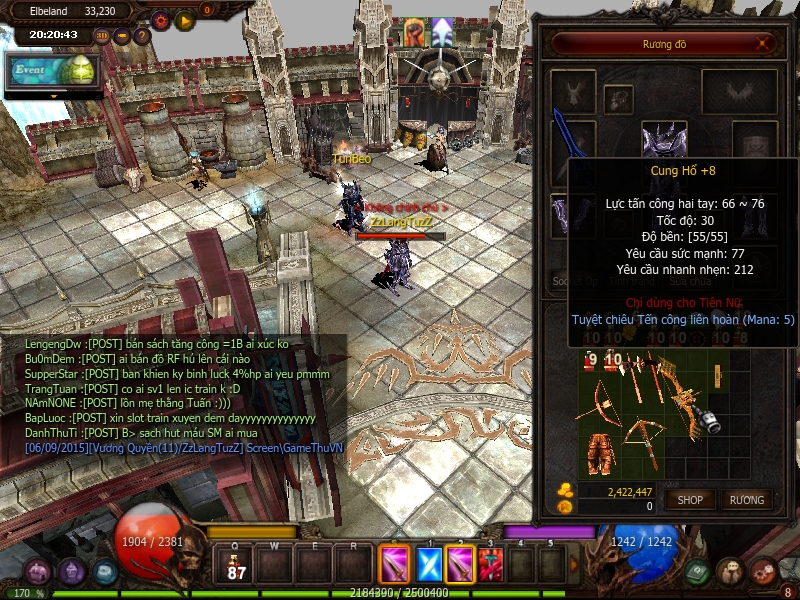Collapse the Event panel with the down arrow
This screenshot has height=600, width=800.
pos(54,95)
